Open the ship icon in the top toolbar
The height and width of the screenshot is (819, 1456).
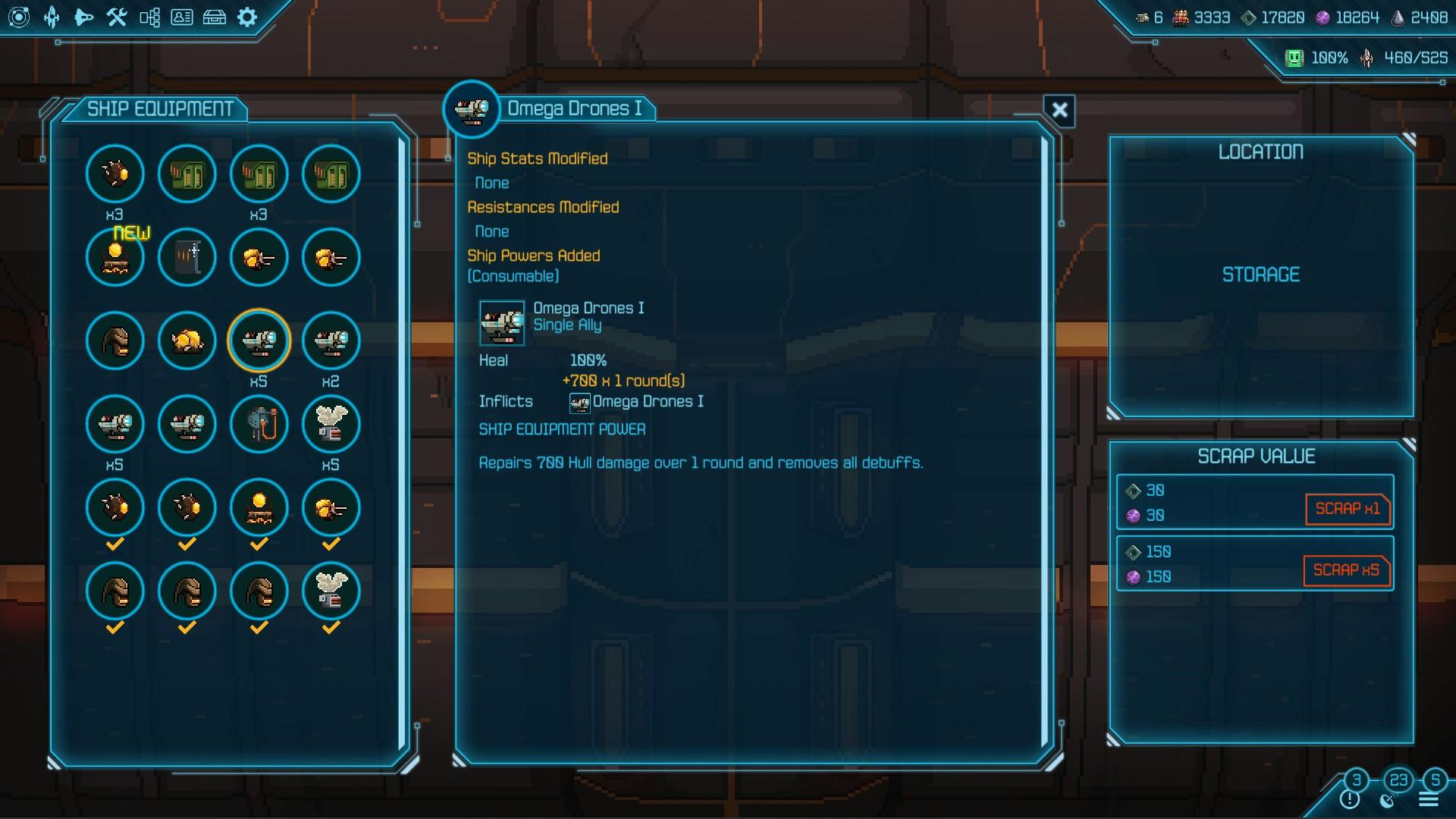pos(51,17)
